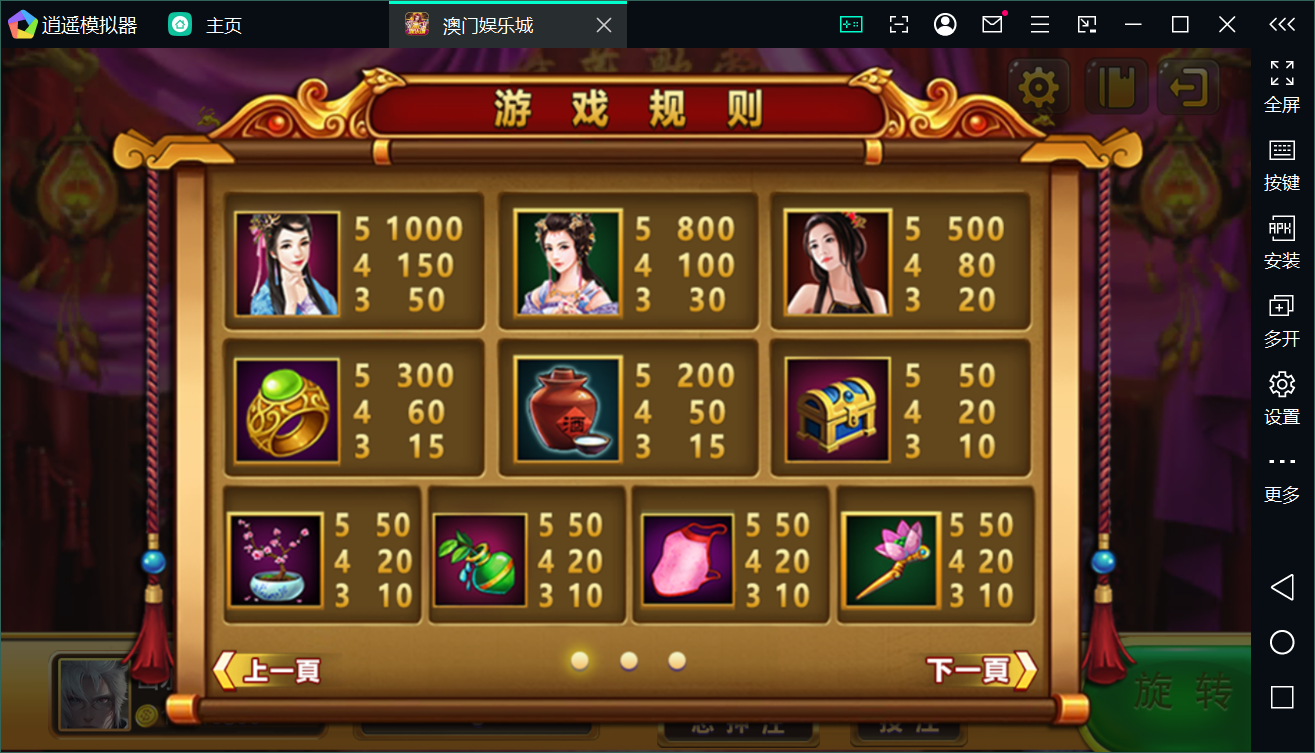Exit the slot game via door icon
This screenshot has height=753, width=1315.
click(x=1186, y=89)
